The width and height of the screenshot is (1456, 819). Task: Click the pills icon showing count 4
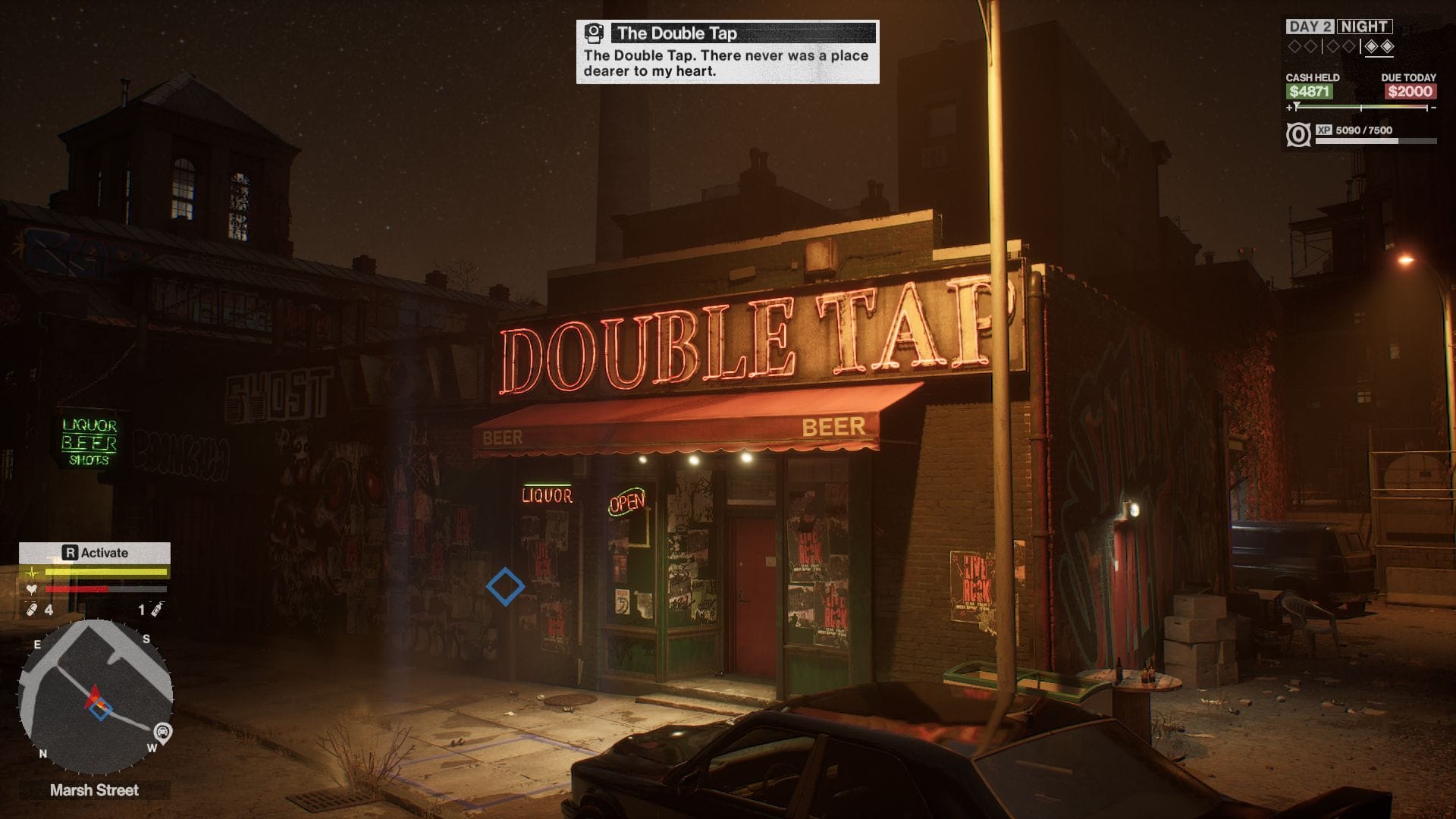[x=30, y=608]
